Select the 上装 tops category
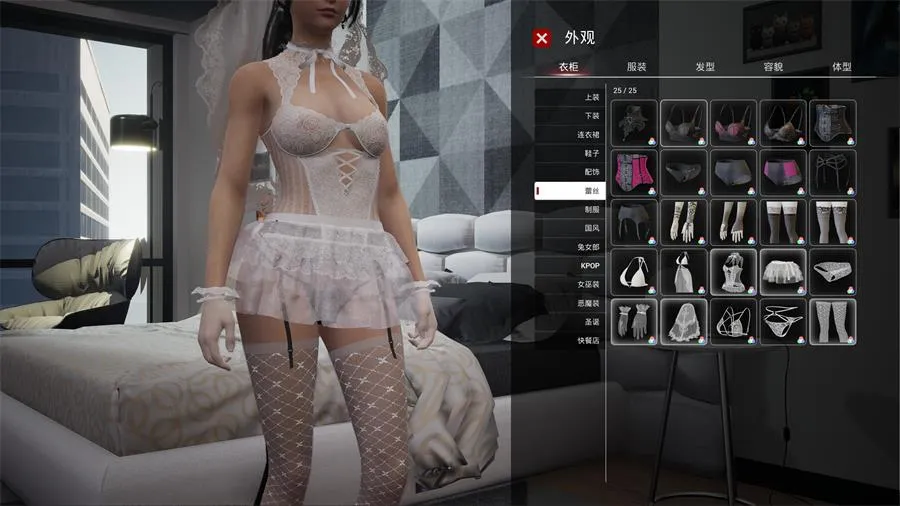This screenshot has width=900, height=506. coord(591,97)
